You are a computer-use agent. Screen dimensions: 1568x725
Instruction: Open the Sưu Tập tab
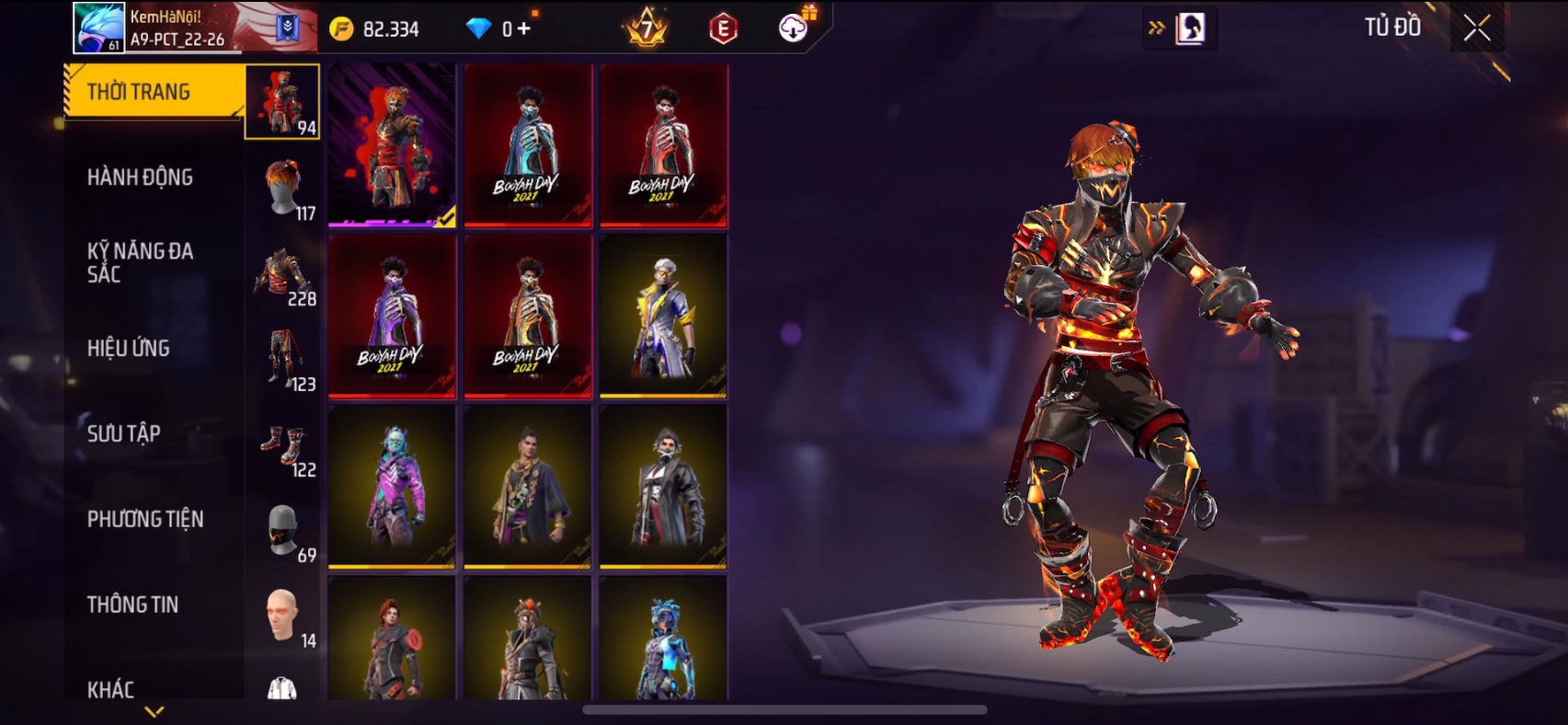coord(124,433)
